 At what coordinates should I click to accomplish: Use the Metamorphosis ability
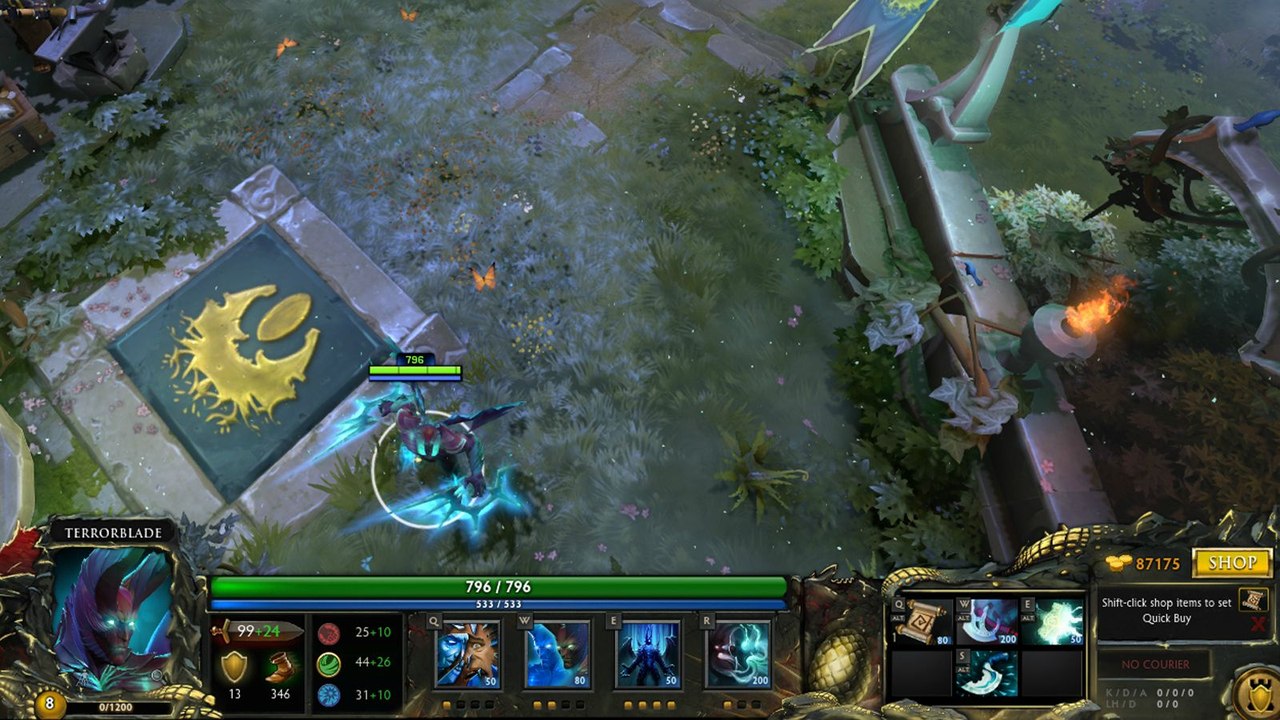click(x=648, y=654)
